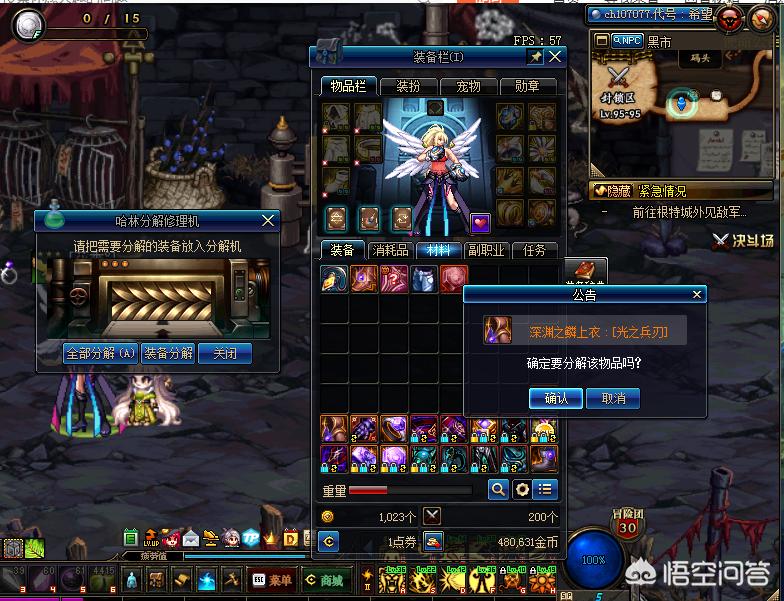The height and width of the screenshot is (601, 784).
Task: Open the ESC 菜单 menu button
Action: (271, 580)
